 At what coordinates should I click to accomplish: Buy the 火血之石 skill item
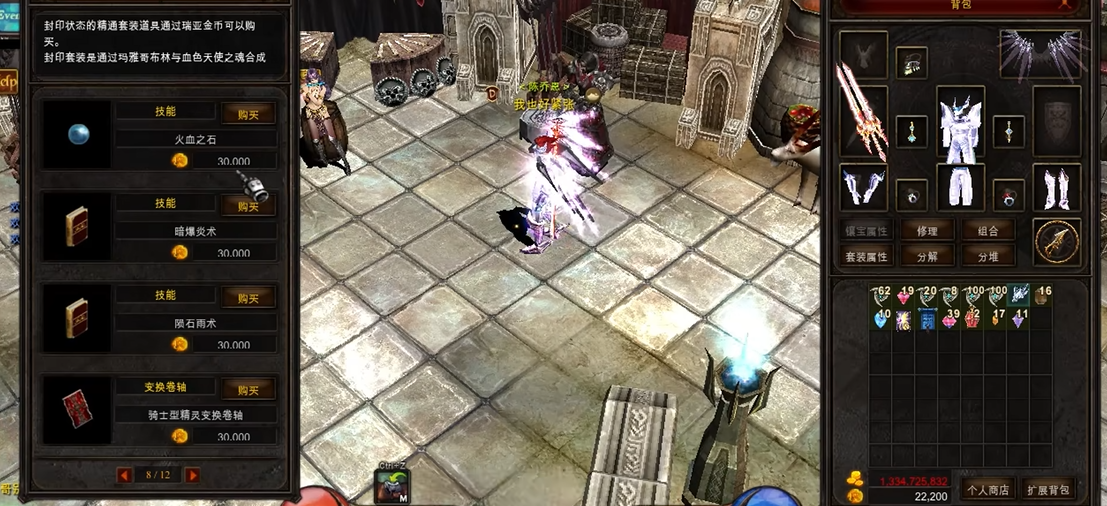248,114
